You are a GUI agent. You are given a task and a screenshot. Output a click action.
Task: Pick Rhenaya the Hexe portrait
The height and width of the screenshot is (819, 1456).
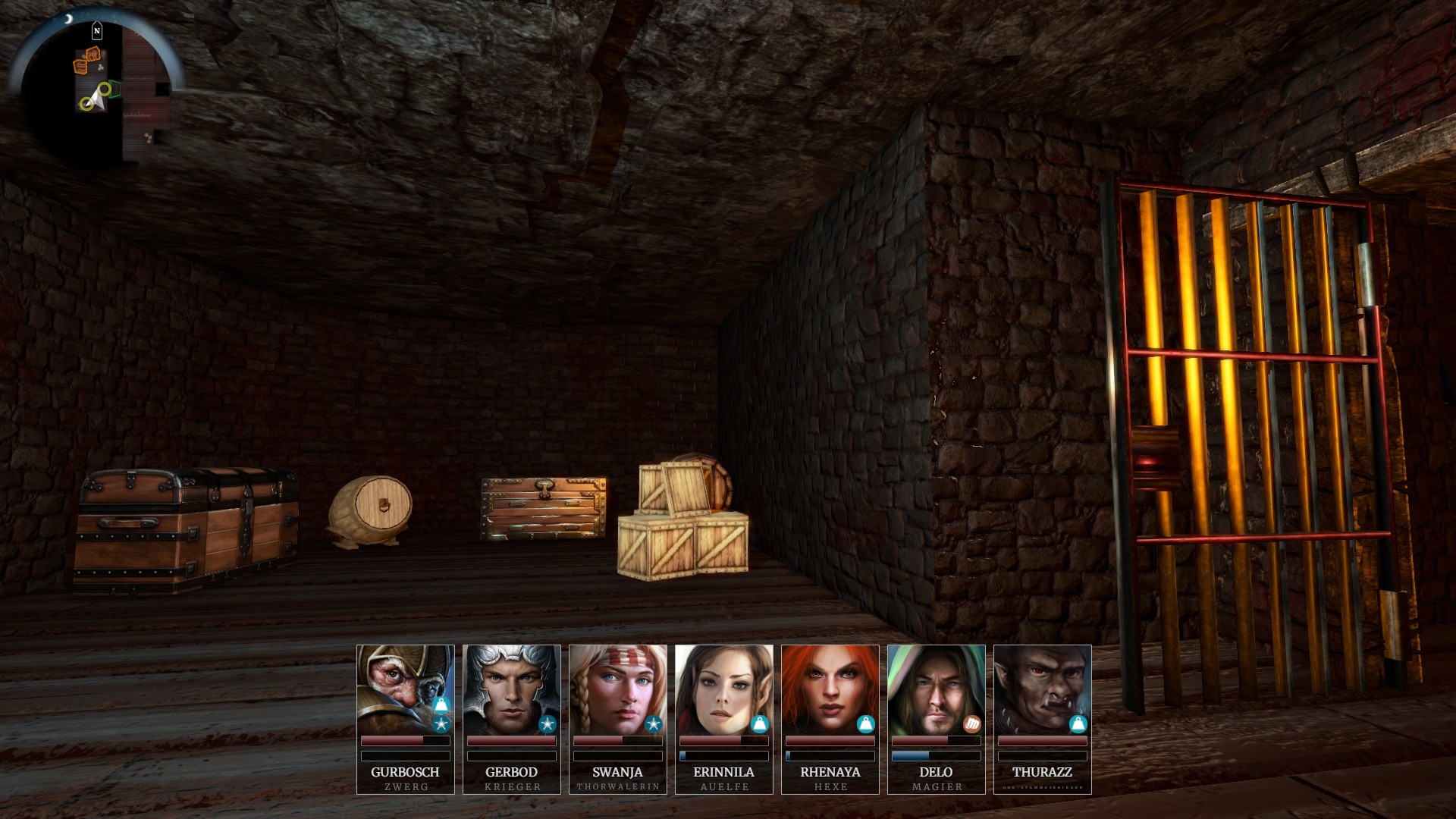(x=830, y=689)
